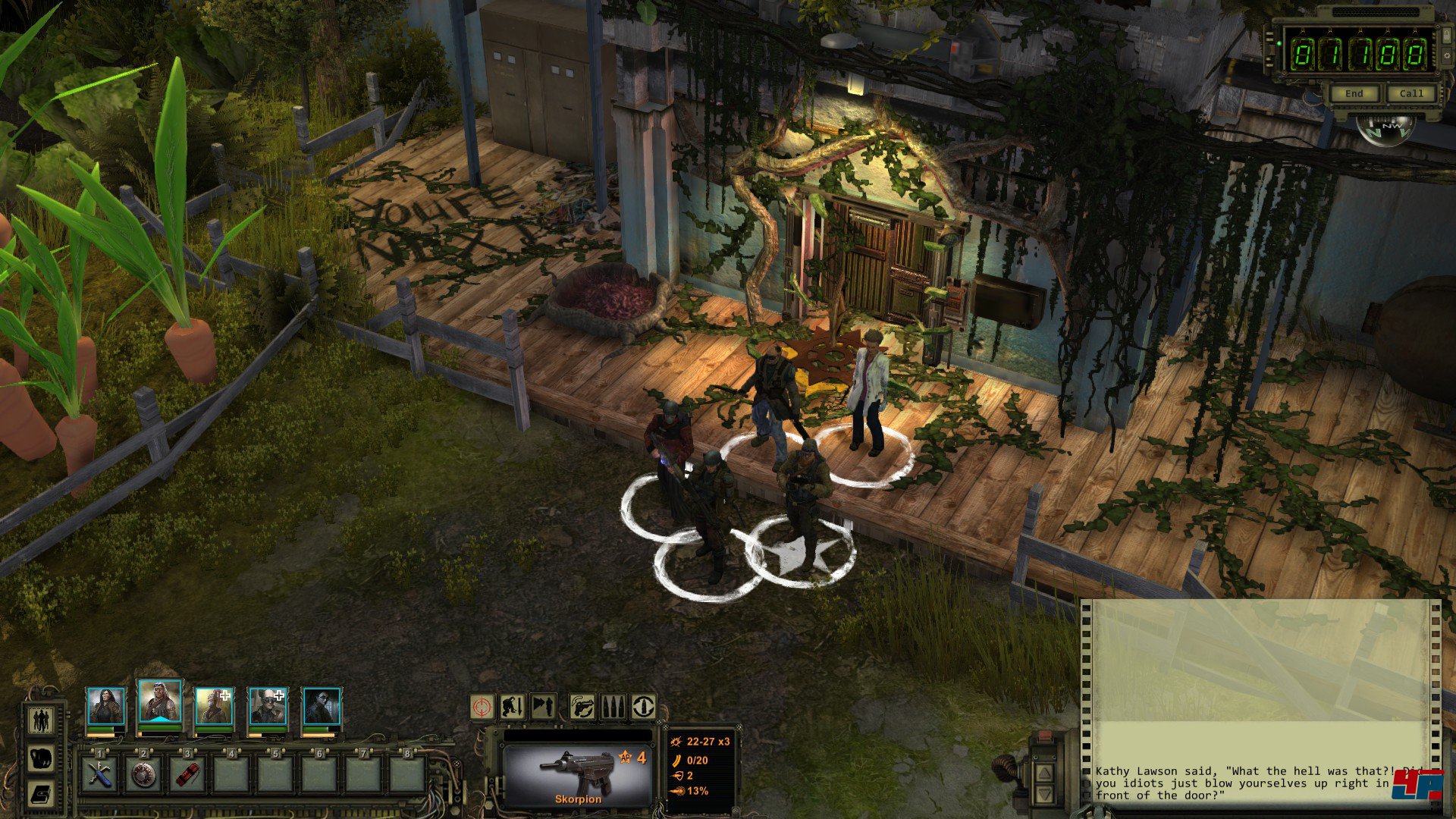Reload using the circular-arrow bullet icon
The image size is (1456, 819).
643,707
